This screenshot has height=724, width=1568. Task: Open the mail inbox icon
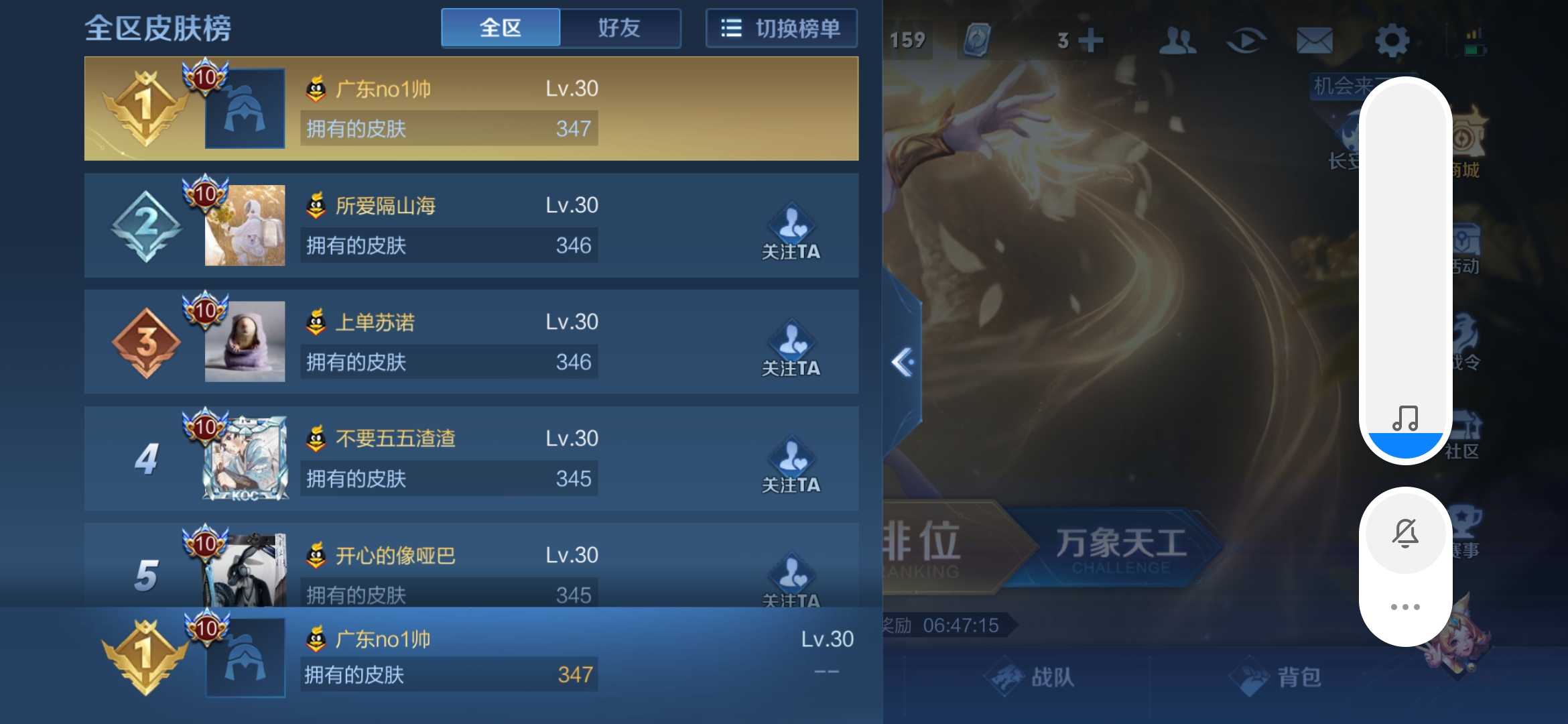1315,40
